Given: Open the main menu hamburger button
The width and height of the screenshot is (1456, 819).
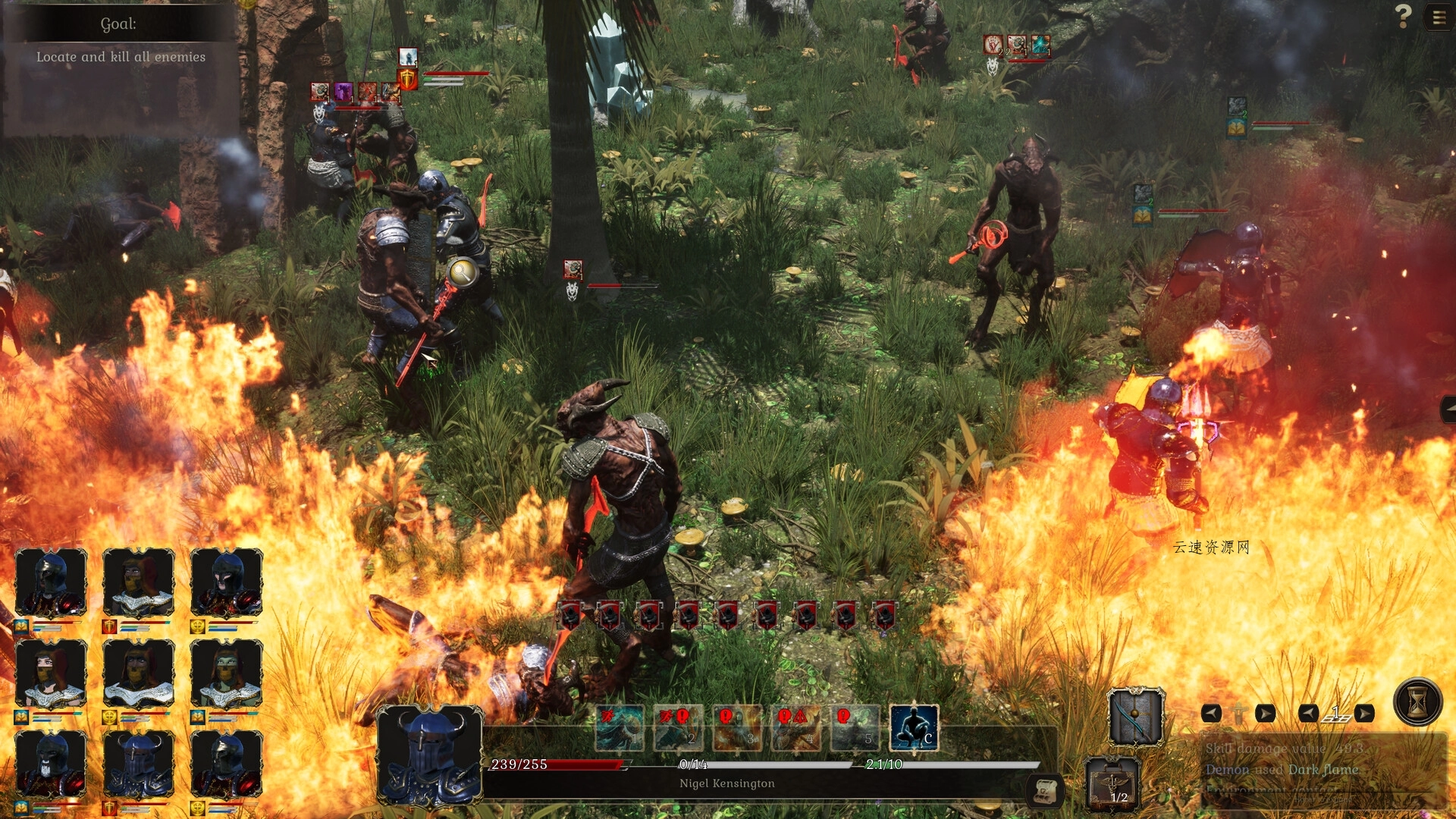Looking at the screenshot, I should [x=1438, y=17].
